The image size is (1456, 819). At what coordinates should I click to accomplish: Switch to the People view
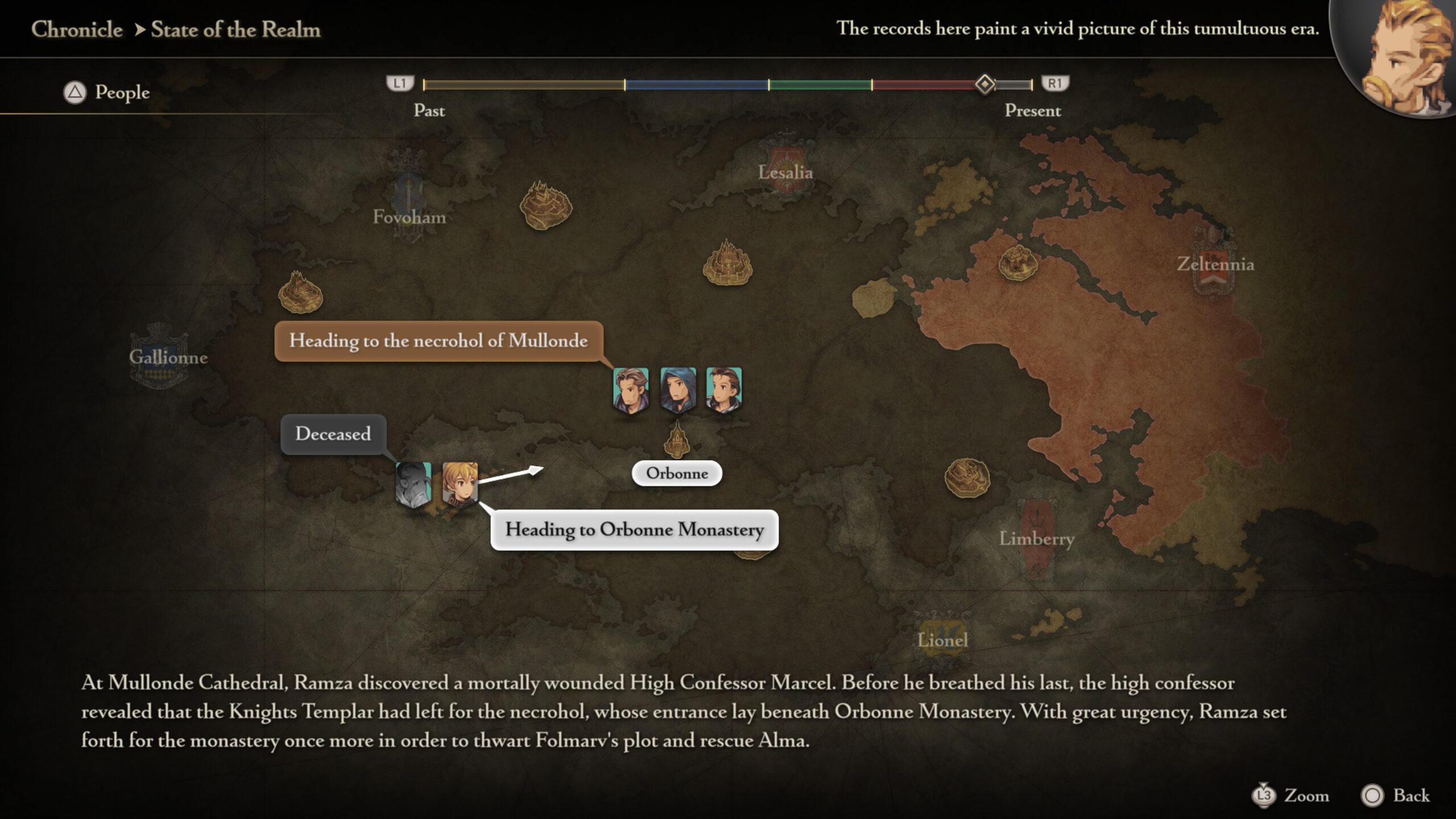107,92
